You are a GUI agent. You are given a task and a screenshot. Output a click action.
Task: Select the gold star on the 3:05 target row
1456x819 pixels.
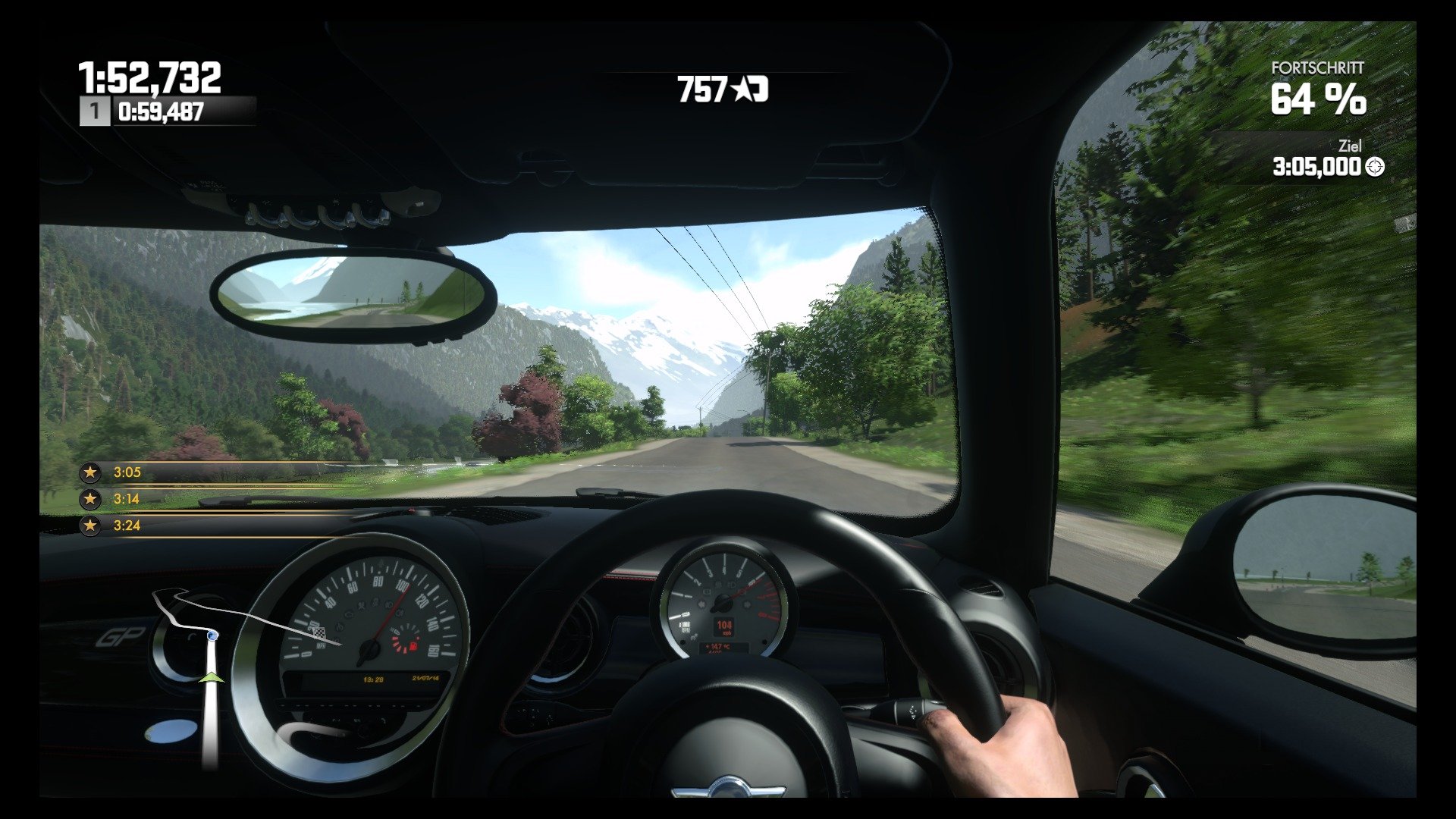click(x=91, y=471)
